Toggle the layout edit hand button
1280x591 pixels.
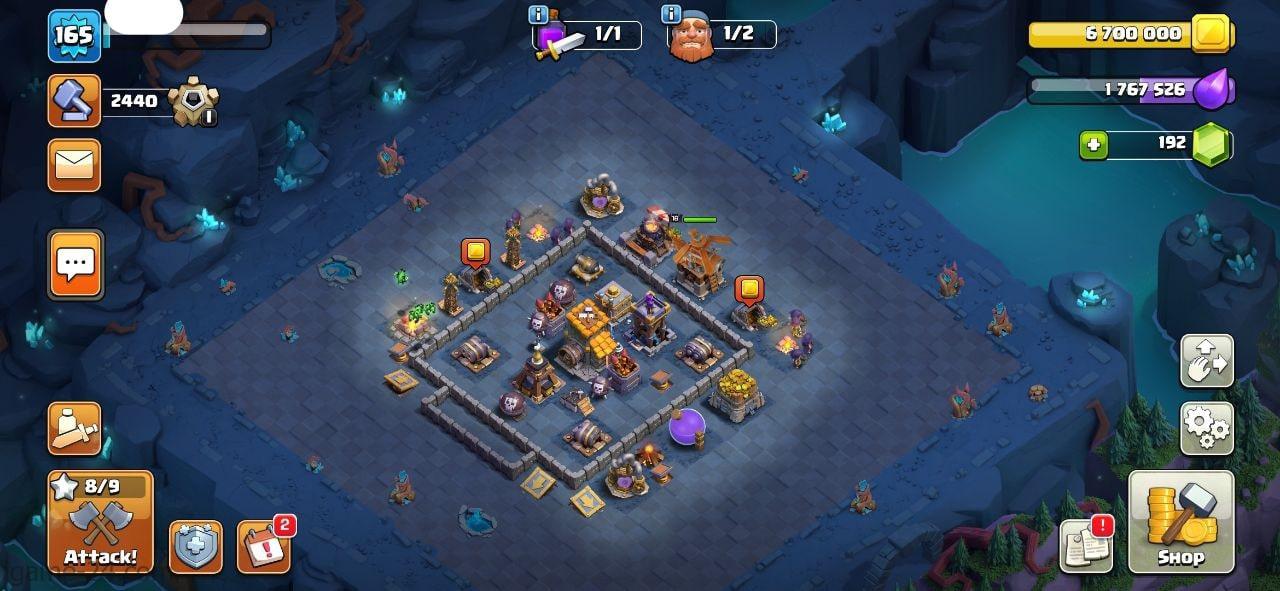(1206, 361)
